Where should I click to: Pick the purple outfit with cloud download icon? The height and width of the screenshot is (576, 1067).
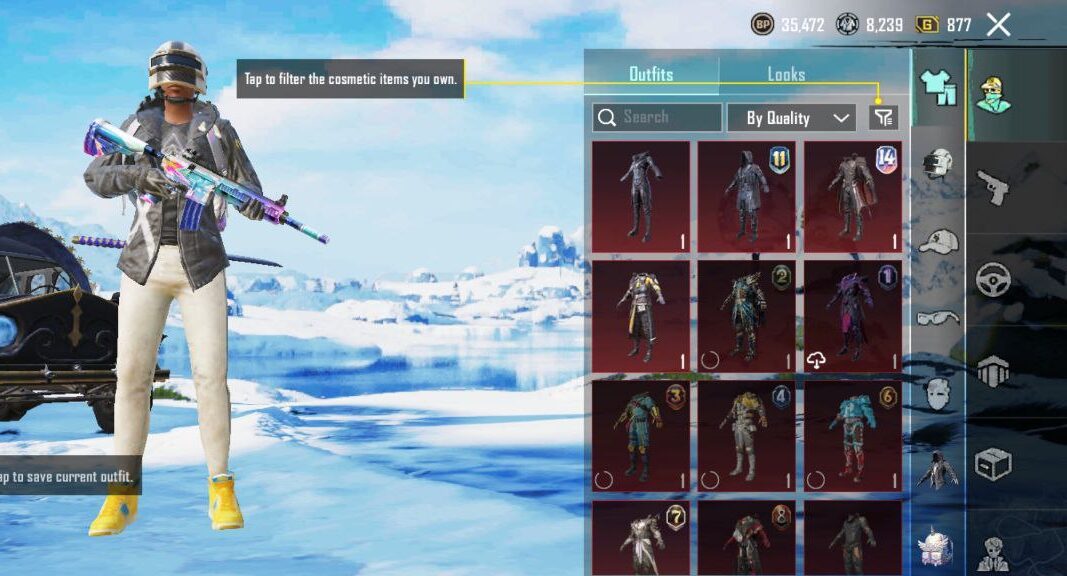click(x=852, y=316)
